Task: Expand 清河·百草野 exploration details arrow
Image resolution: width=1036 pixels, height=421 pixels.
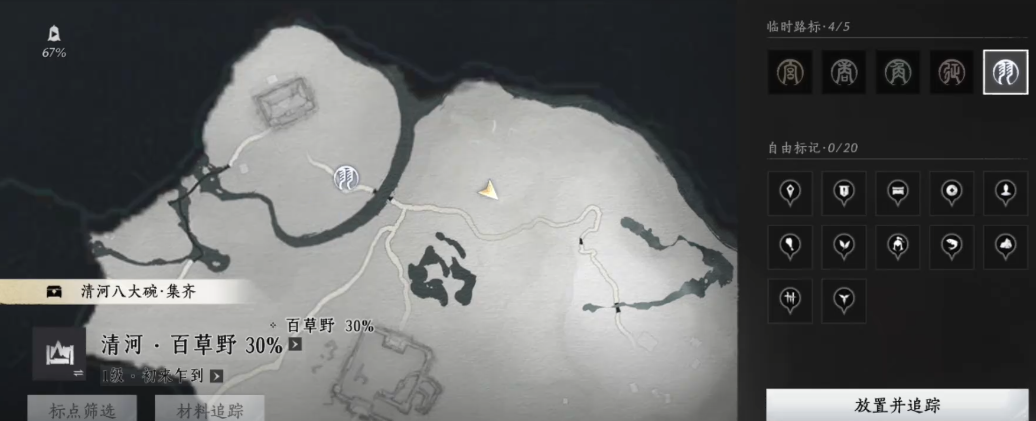Action: pyautogui.click(x=295, y=345)
